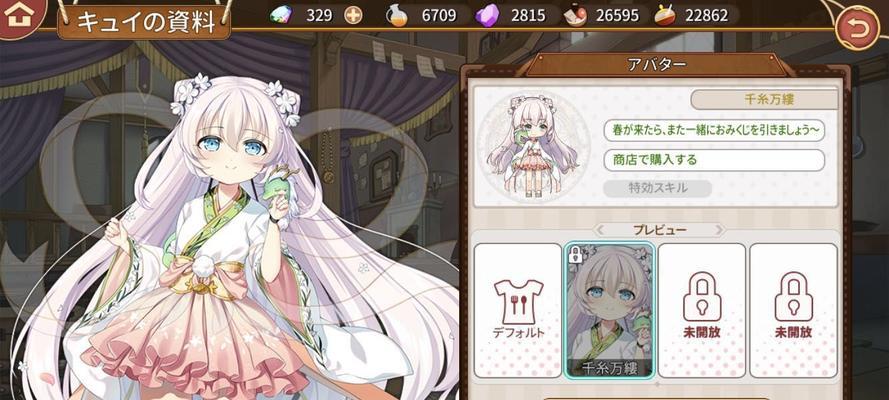Tap the 特効スキル button
This screenshot has height=400, width=889.
657,188
